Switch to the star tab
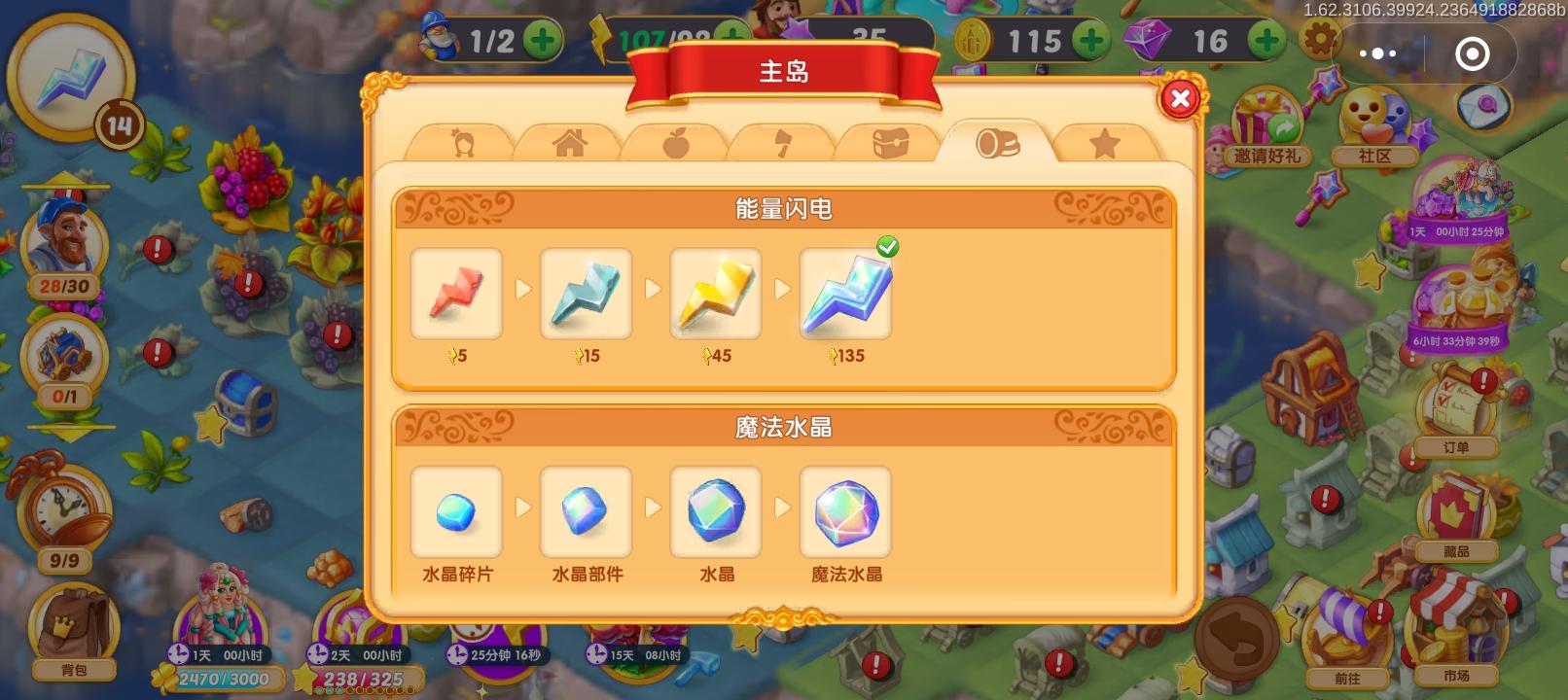Screen dimensions: 1568x700 pyautogui.click(x=1105, y=142)
